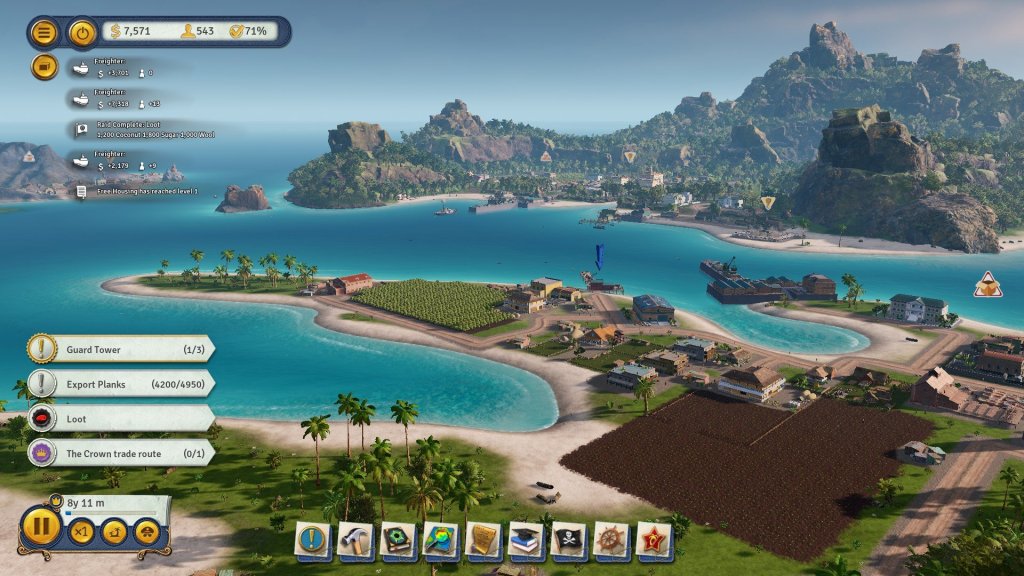Show the colorful map overlays
1024x576 pixels.
(441, 540)
